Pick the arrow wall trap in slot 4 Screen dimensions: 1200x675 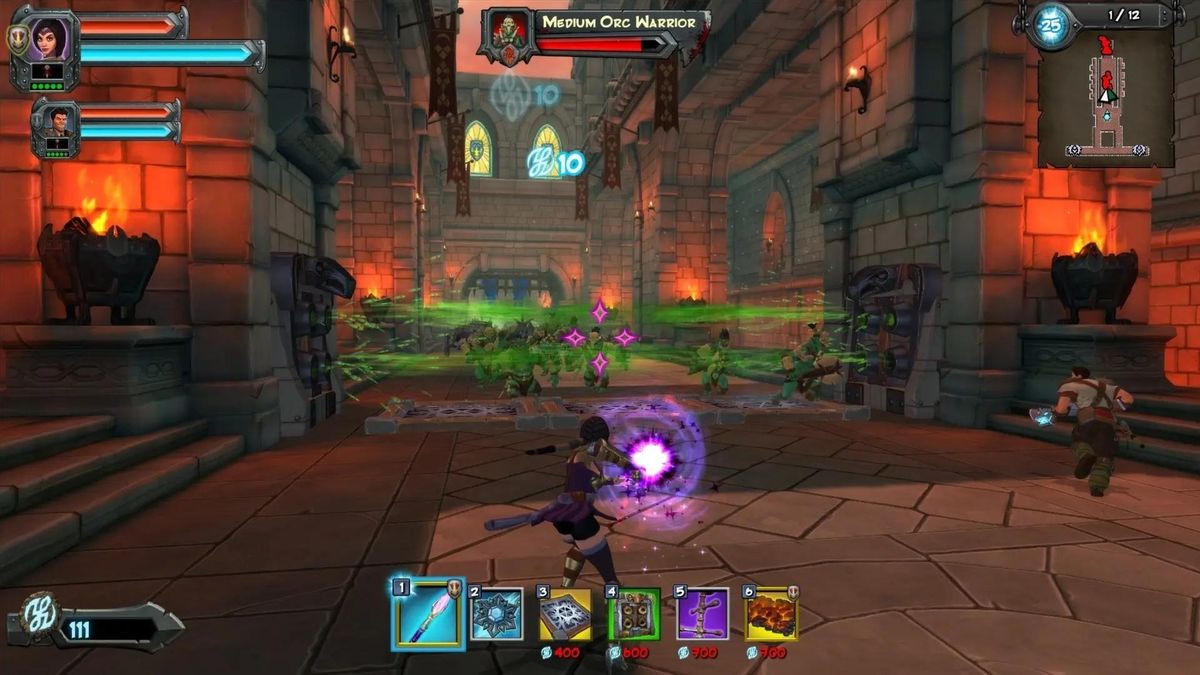click(634, 615)
